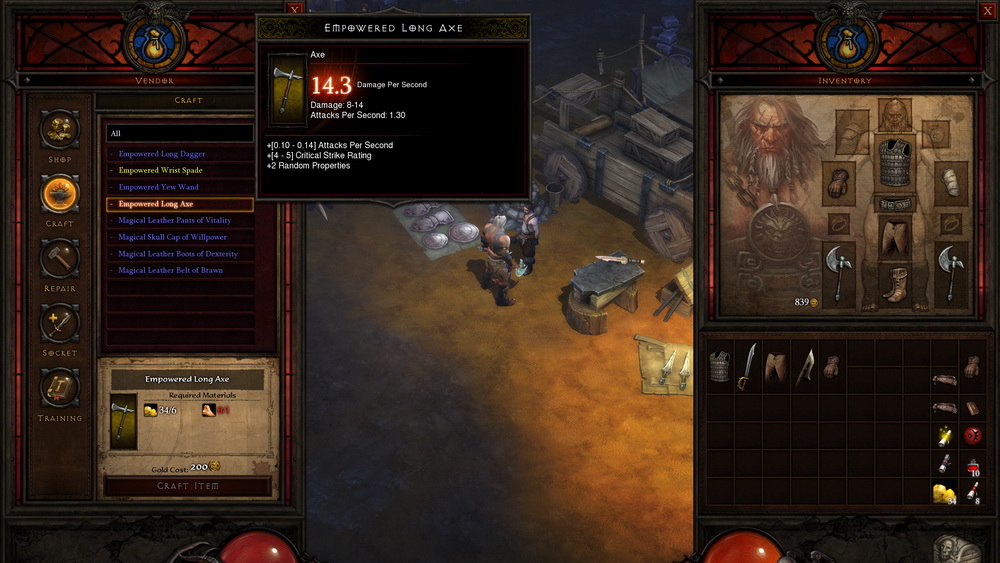The image size is (1000, 563).
Task: Select the Training section
Action: point(60,388)
